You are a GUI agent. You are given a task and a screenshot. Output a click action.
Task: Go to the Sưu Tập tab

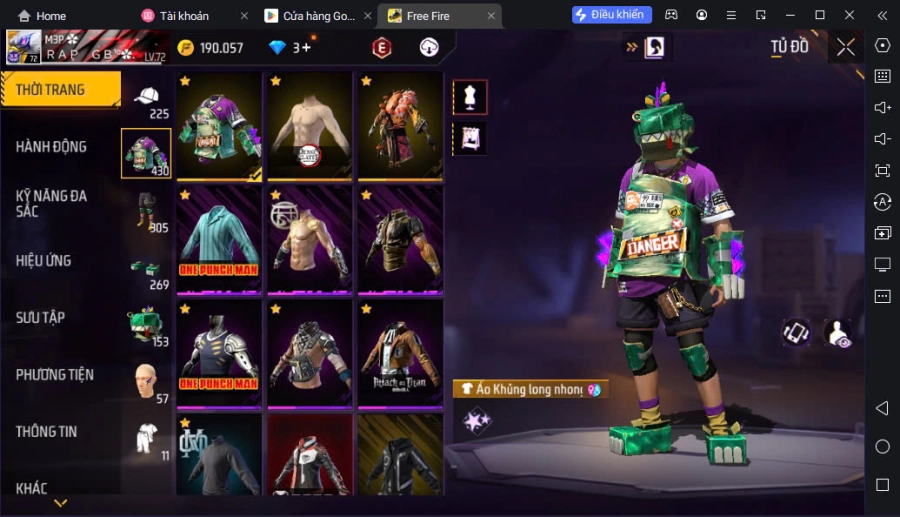pos(40,318)
